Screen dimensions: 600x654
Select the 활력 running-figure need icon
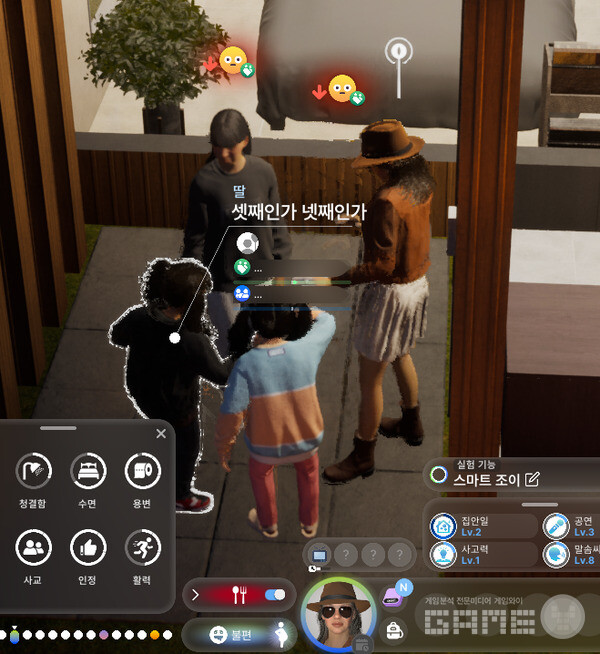click(142, 547)
